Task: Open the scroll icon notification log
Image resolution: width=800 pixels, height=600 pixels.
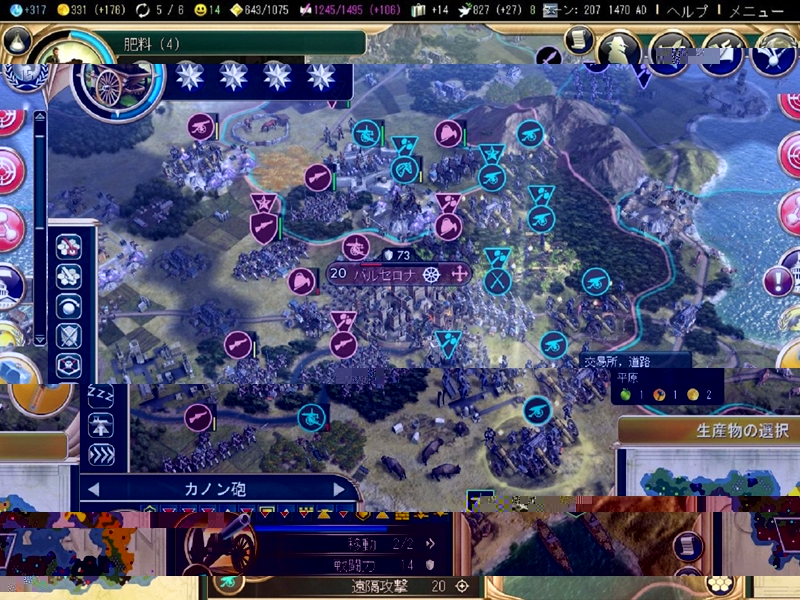Action: (x=578, y=38)
